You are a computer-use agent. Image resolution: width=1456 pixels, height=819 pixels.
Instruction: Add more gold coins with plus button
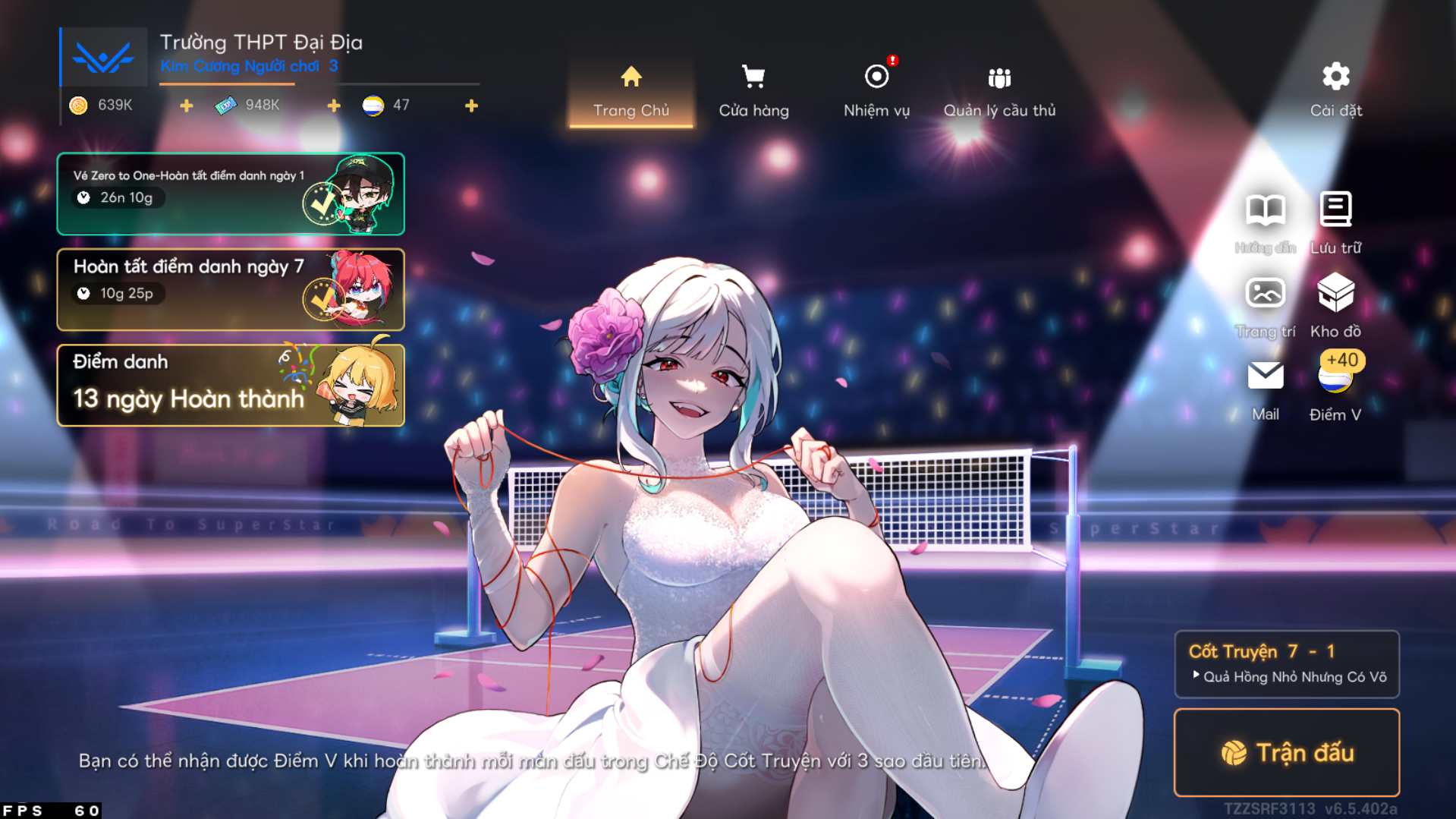pos(187,106)
